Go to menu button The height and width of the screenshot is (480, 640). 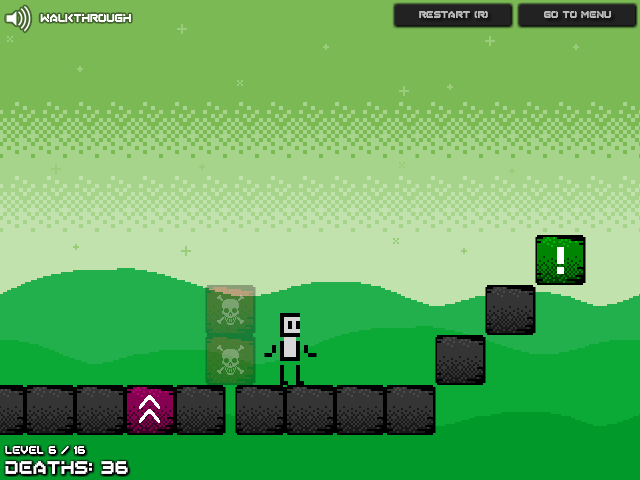577,15
